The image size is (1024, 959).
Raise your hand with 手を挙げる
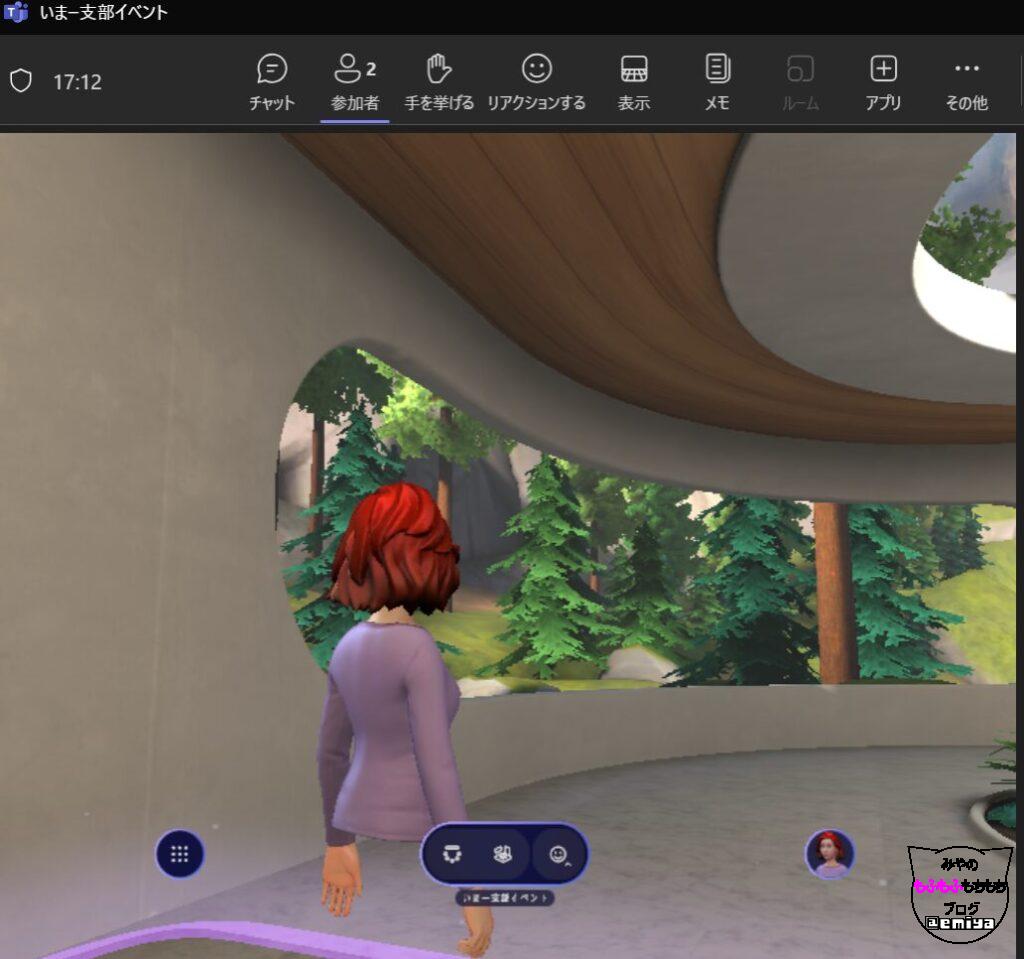(439, 82)
